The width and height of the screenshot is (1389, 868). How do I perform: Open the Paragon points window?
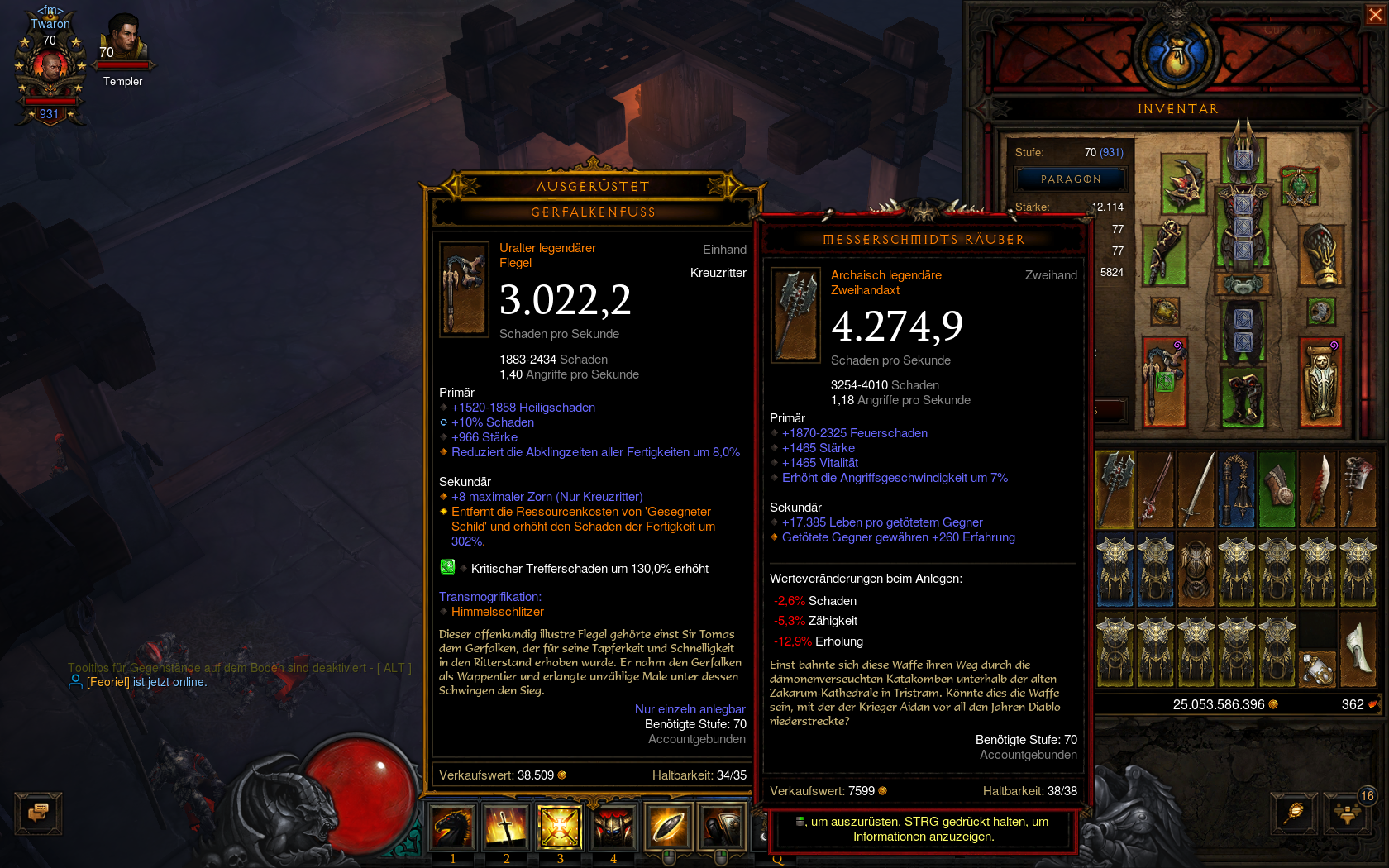point(1071,179)
